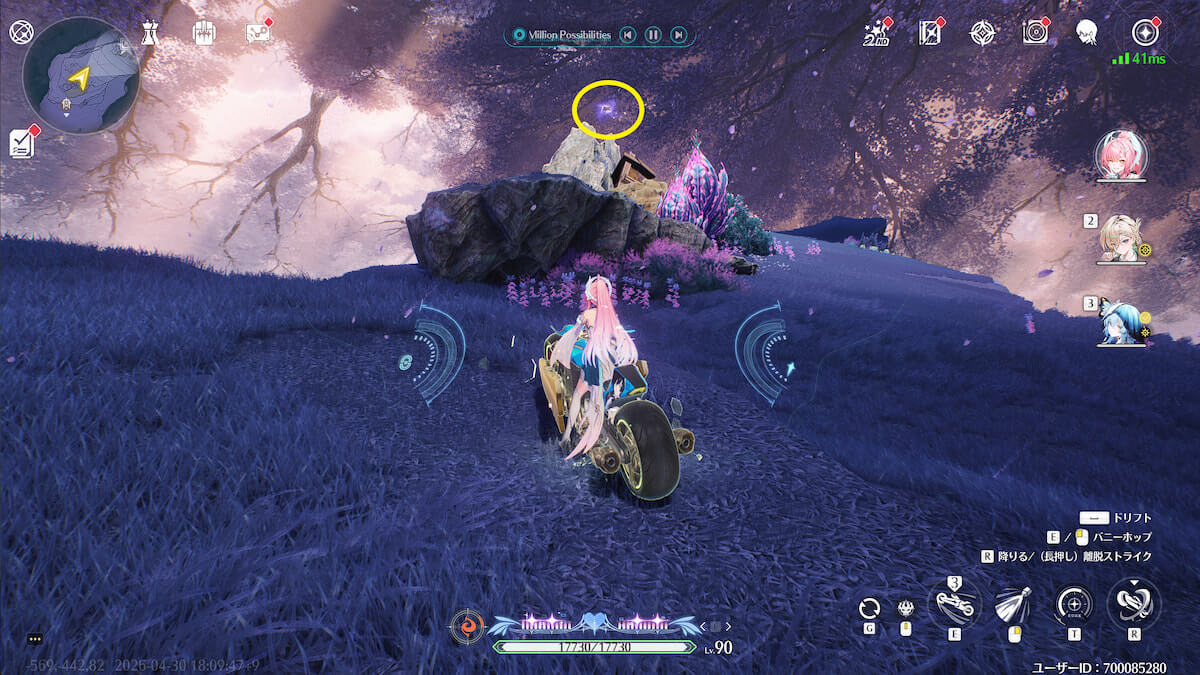Open the chess piece menu icon

pos(149,32)
